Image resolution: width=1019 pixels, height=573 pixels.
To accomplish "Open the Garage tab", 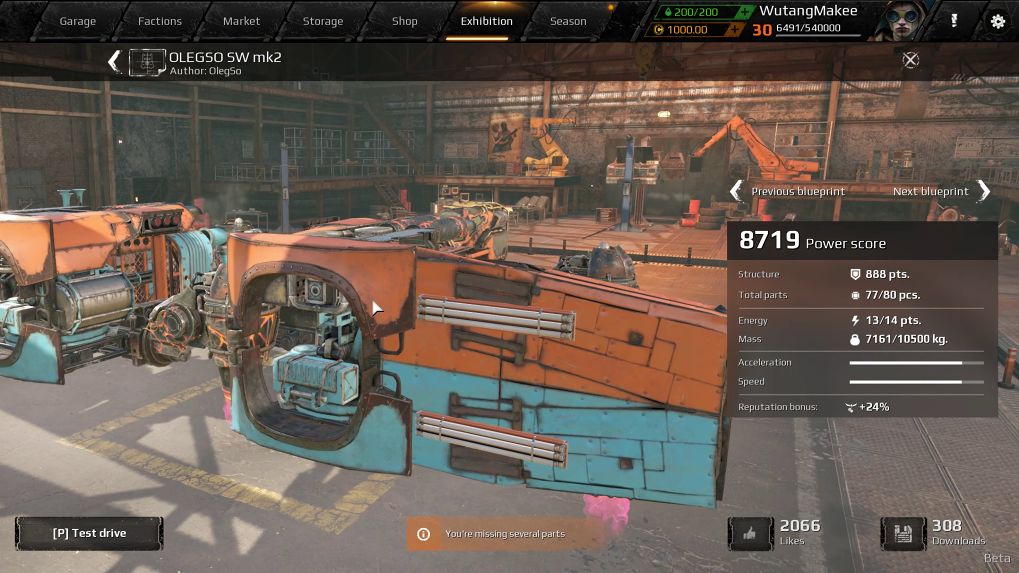I will pyautogui.click(x=77, y=21).
